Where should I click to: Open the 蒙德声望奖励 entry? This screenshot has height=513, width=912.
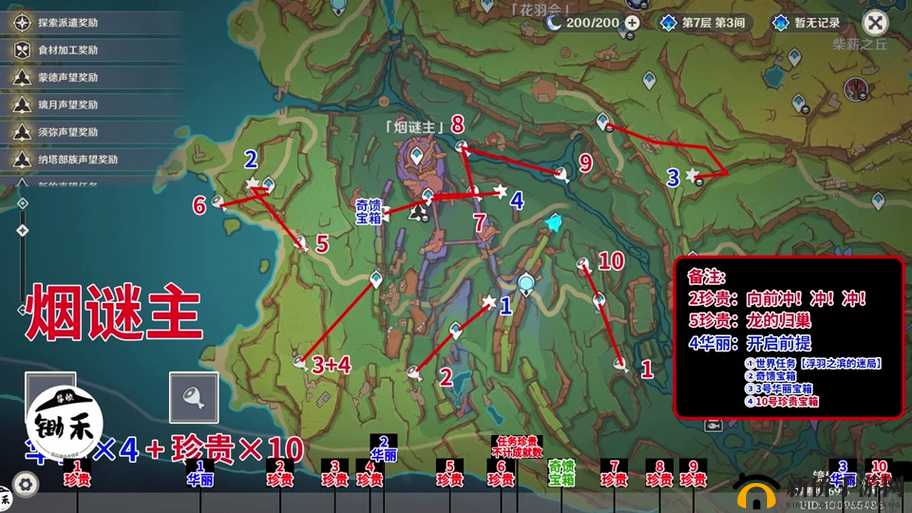point(70,77)
